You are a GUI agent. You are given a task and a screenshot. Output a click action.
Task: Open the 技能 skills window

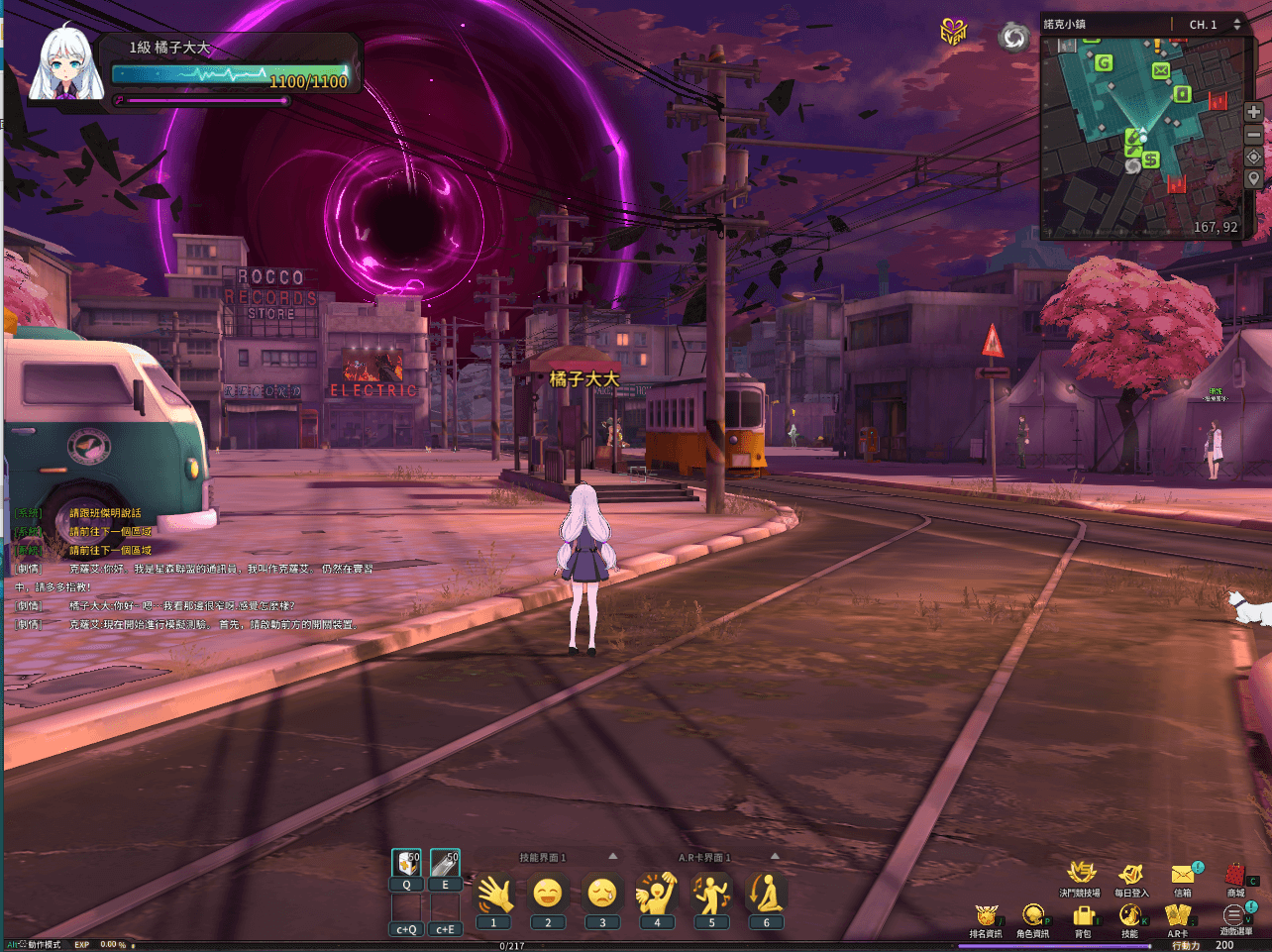coord(1130,916)
